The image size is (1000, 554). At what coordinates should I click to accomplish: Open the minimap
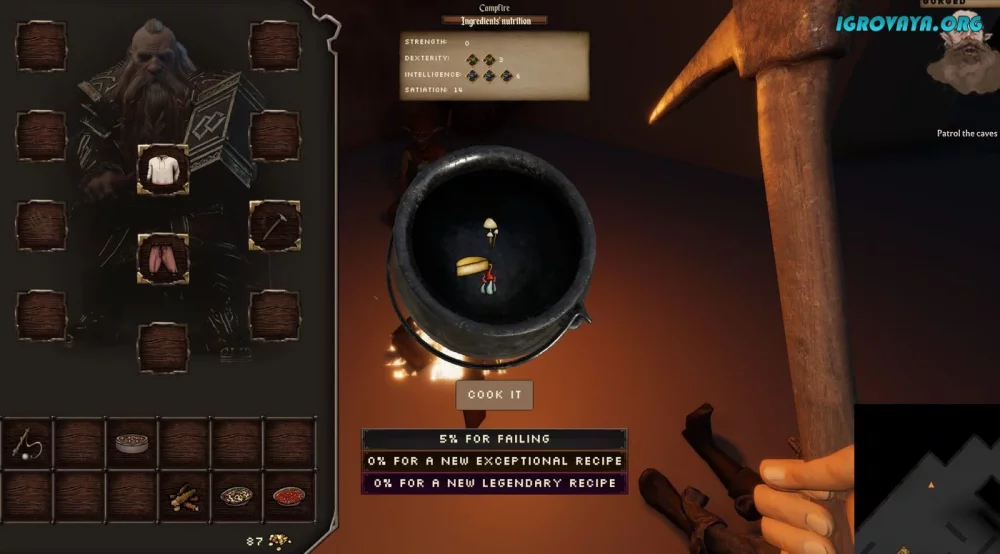point(926,478)
